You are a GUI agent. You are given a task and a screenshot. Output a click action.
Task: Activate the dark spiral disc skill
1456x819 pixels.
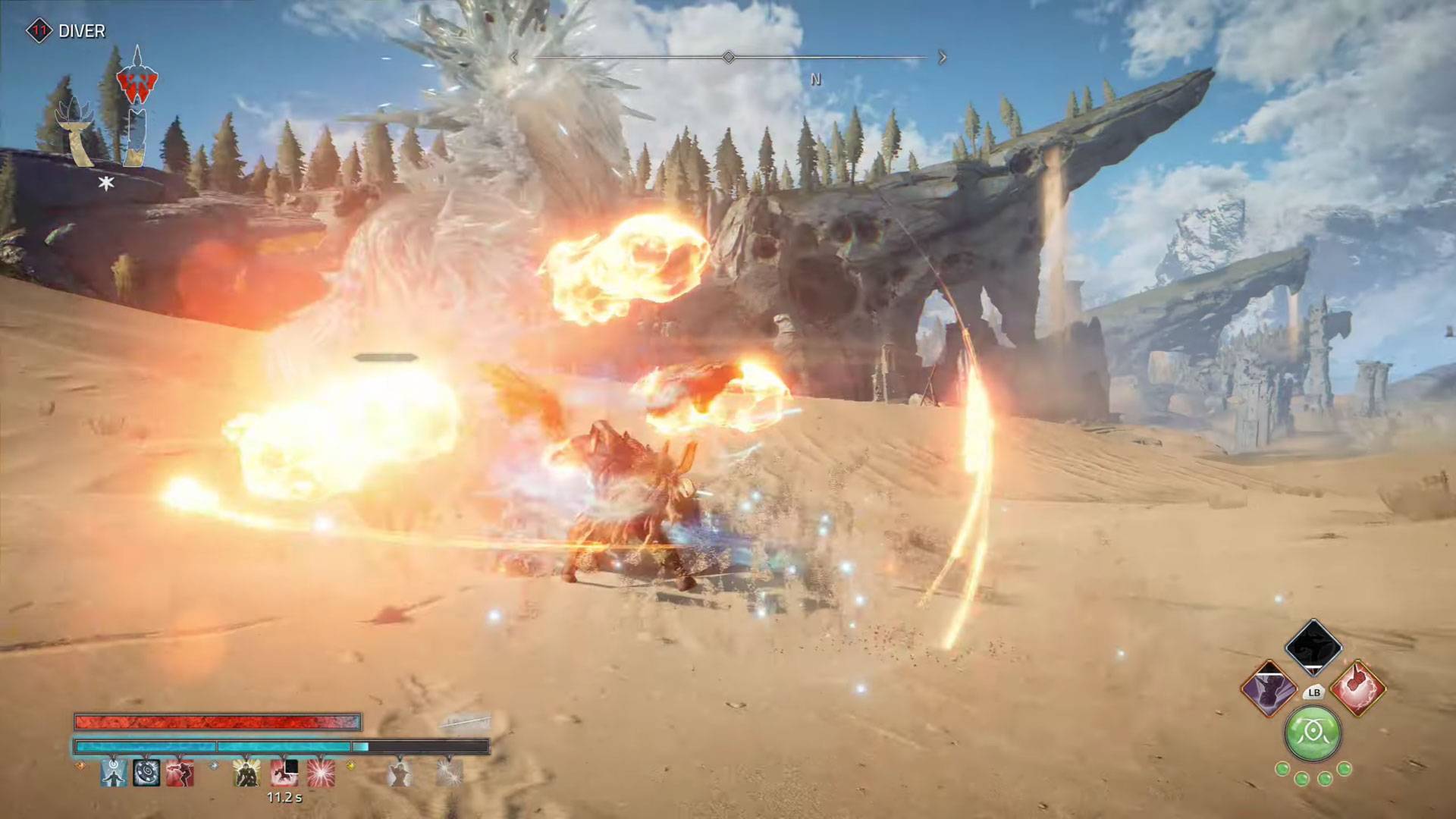click(x=146, y=773)
